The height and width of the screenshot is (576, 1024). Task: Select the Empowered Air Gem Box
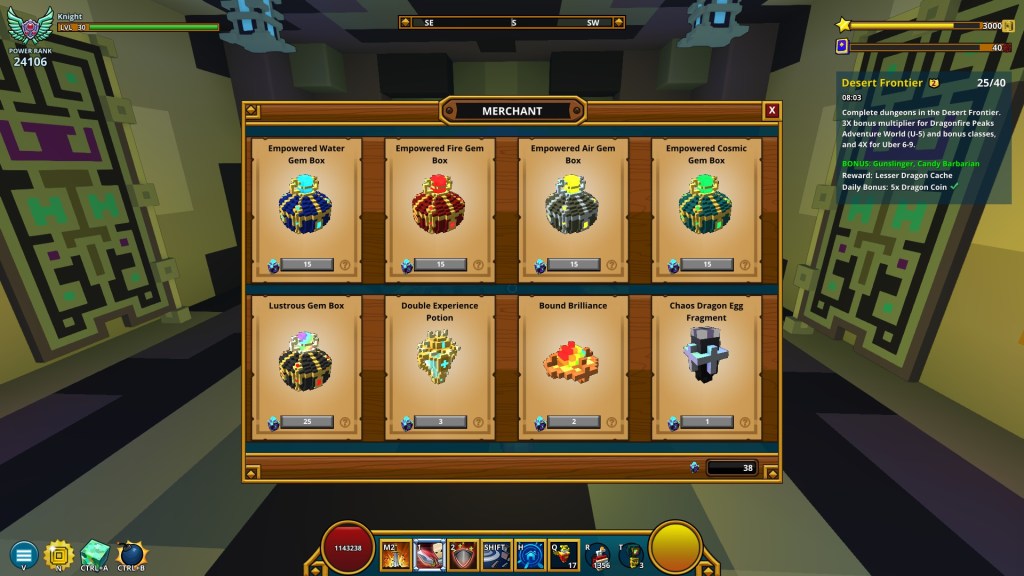574,265
